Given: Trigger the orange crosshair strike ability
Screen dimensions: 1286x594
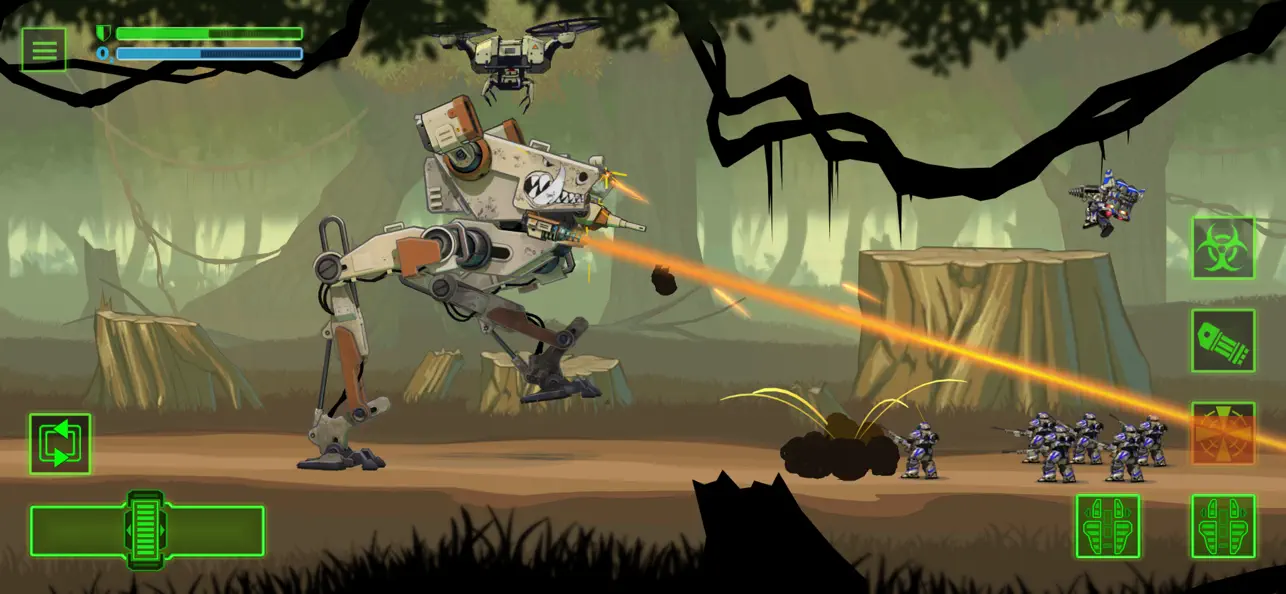Looking at the screenshot, I should [1222, 433].
